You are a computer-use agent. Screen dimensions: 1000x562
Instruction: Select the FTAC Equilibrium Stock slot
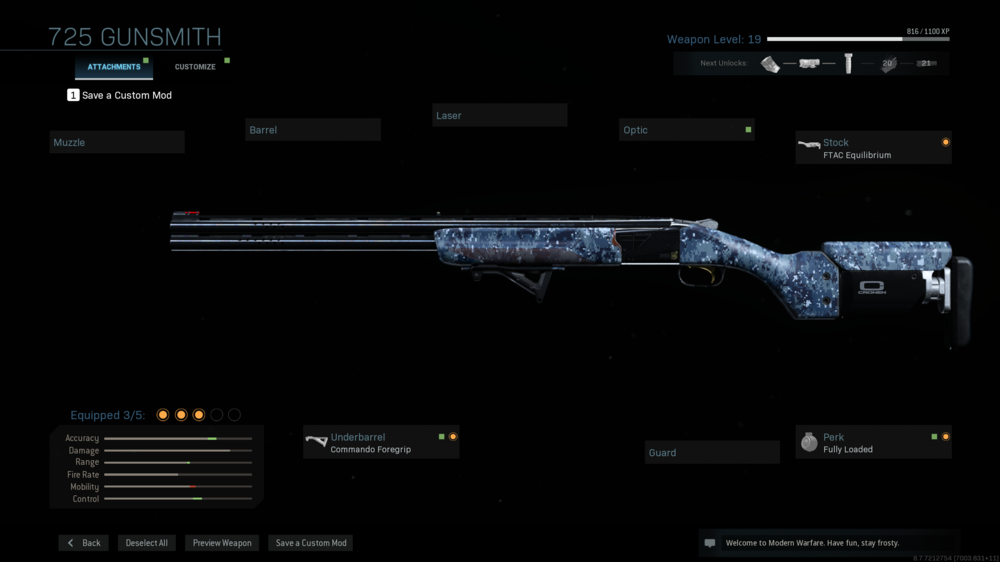[x=873, y=148]
